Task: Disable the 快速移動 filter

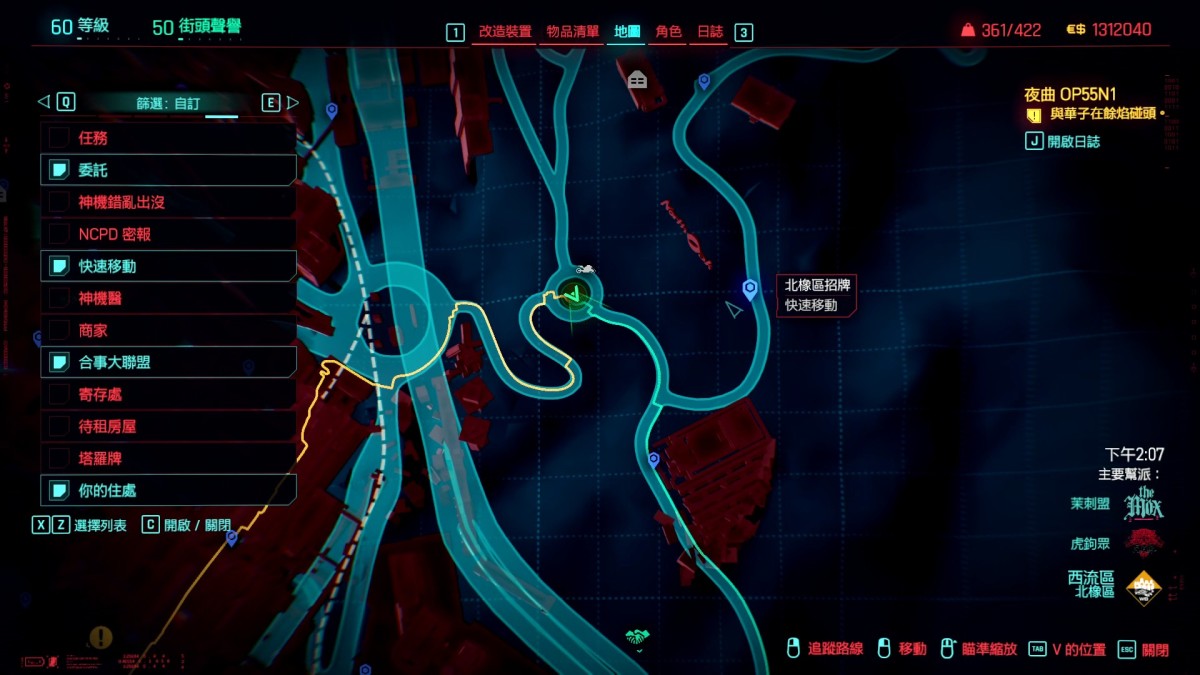Action: pos(168,266)
